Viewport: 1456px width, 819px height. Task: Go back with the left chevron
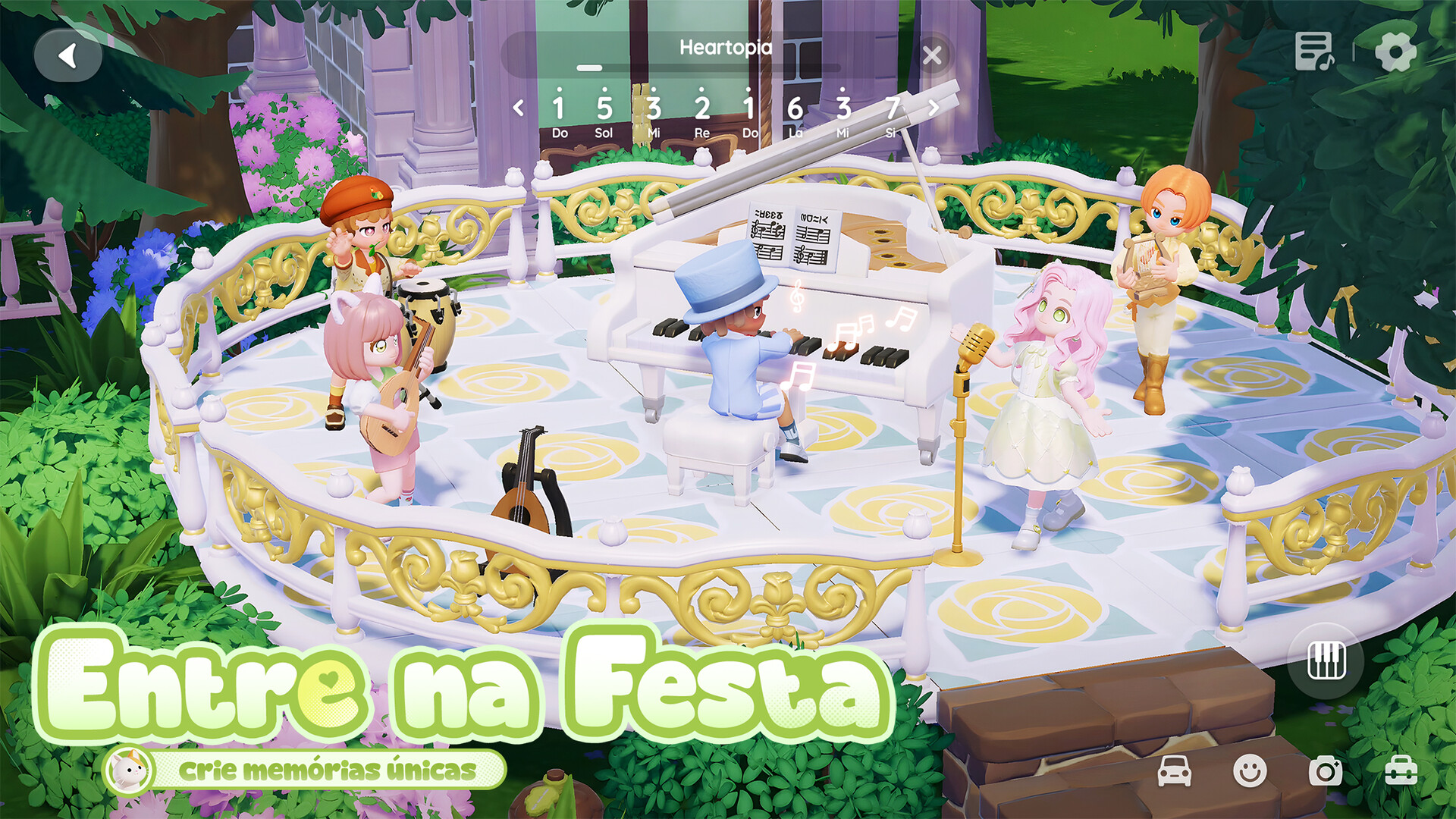(519, 108)
